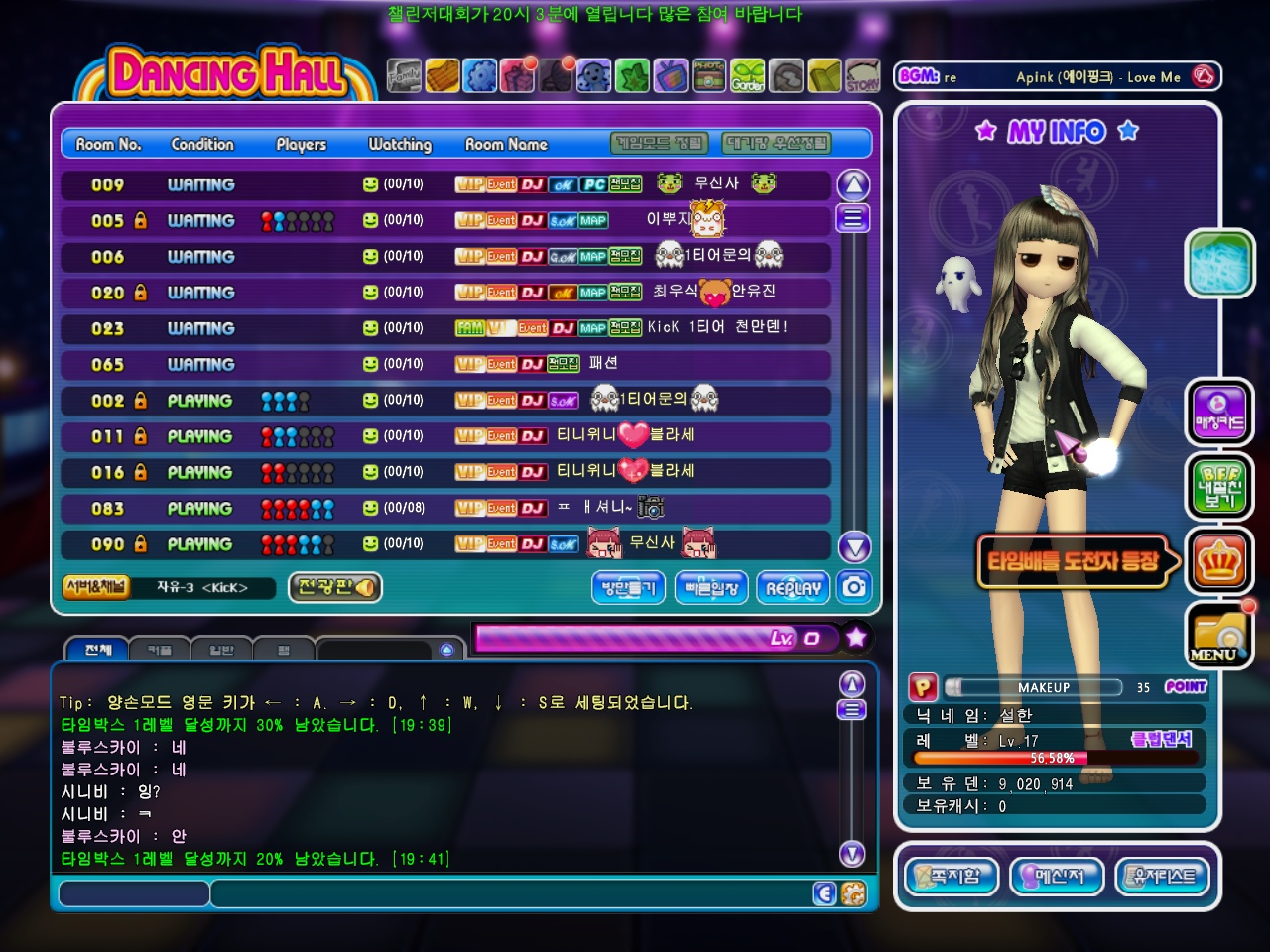The image size is (1270, 952).
Task: Open the 쪽지함 mailbox button
Action: [x=951, y=877]
